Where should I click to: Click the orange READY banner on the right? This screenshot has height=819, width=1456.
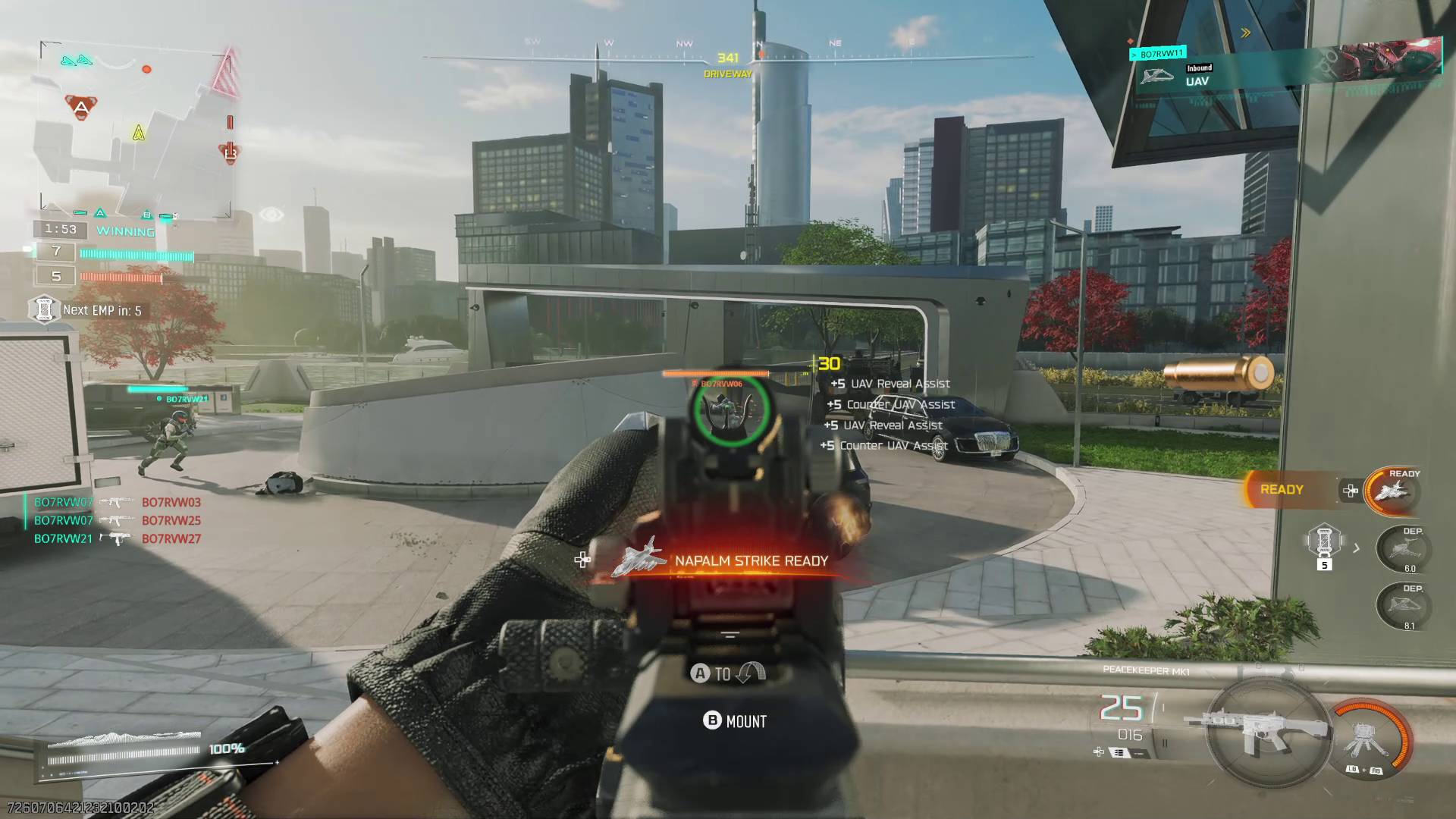1282,489
